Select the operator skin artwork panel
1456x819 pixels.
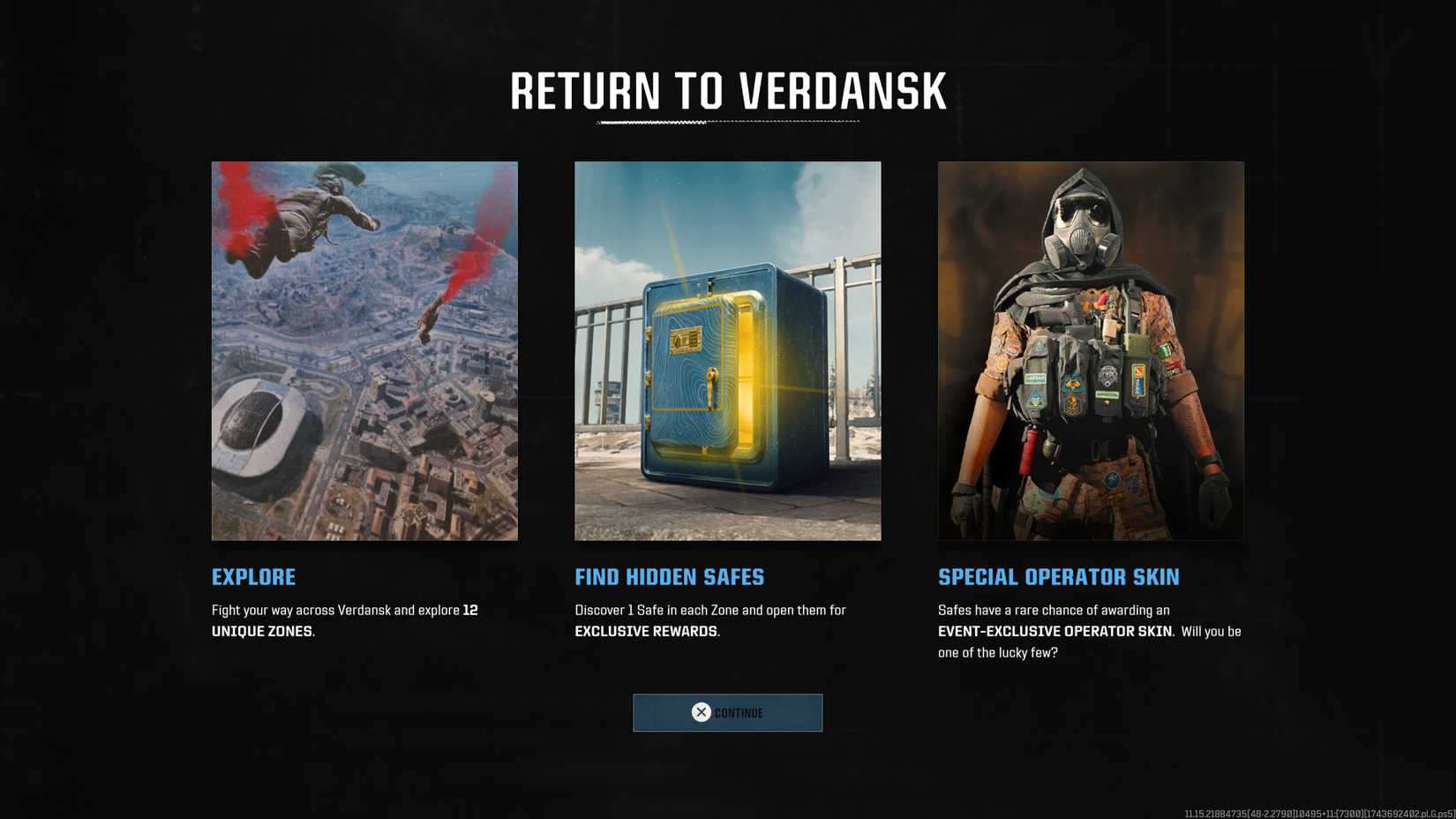coord(1090,350)
